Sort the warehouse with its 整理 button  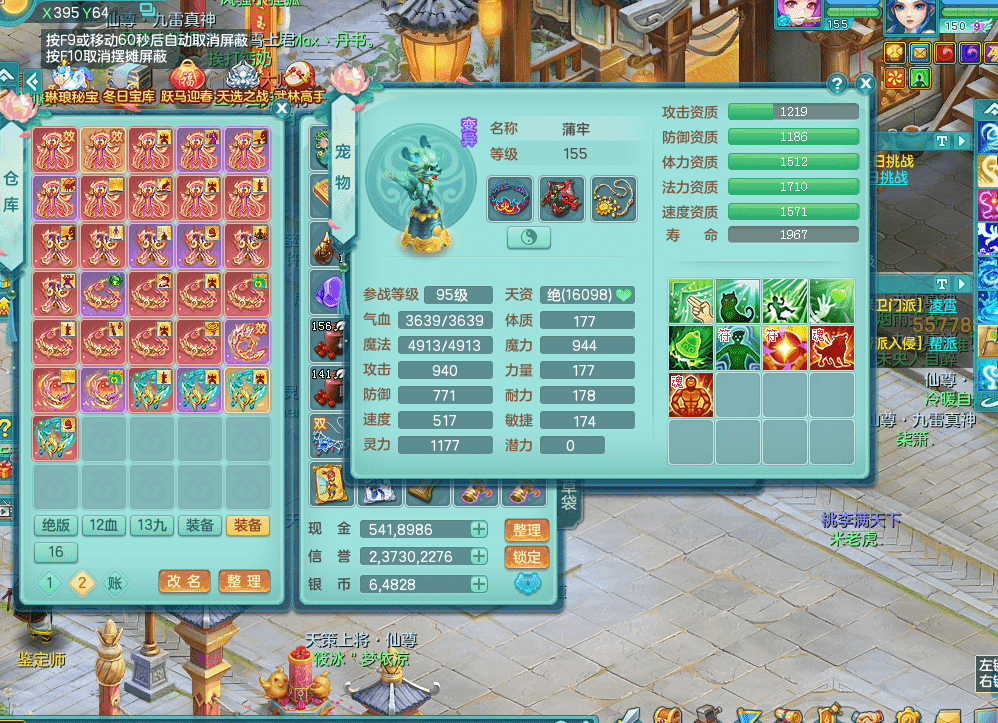(x=244, y=581)
